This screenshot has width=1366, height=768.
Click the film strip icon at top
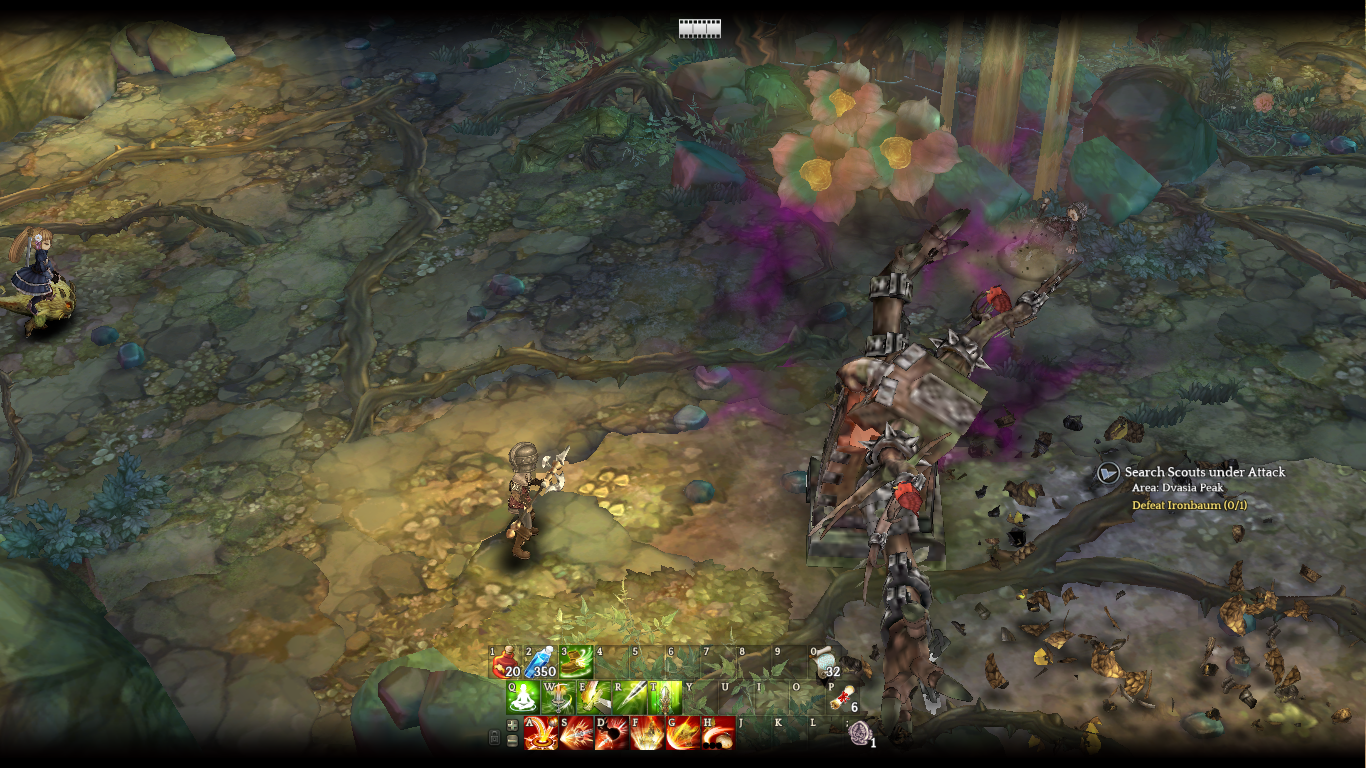[699, 28]
